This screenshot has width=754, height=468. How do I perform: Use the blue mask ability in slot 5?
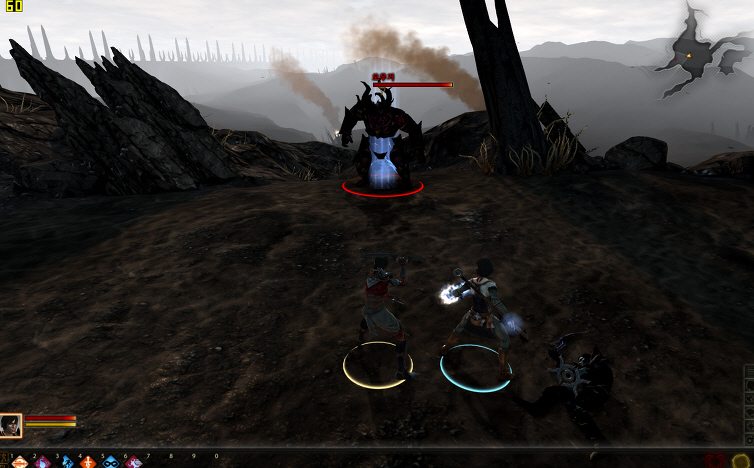click(x=111, y=462)
